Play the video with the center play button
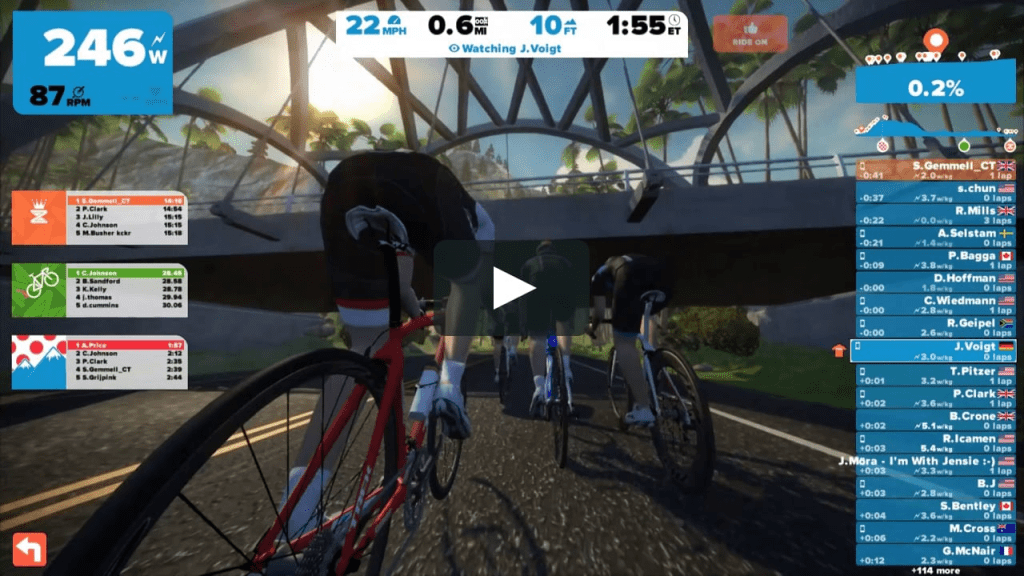 [511, 289]
